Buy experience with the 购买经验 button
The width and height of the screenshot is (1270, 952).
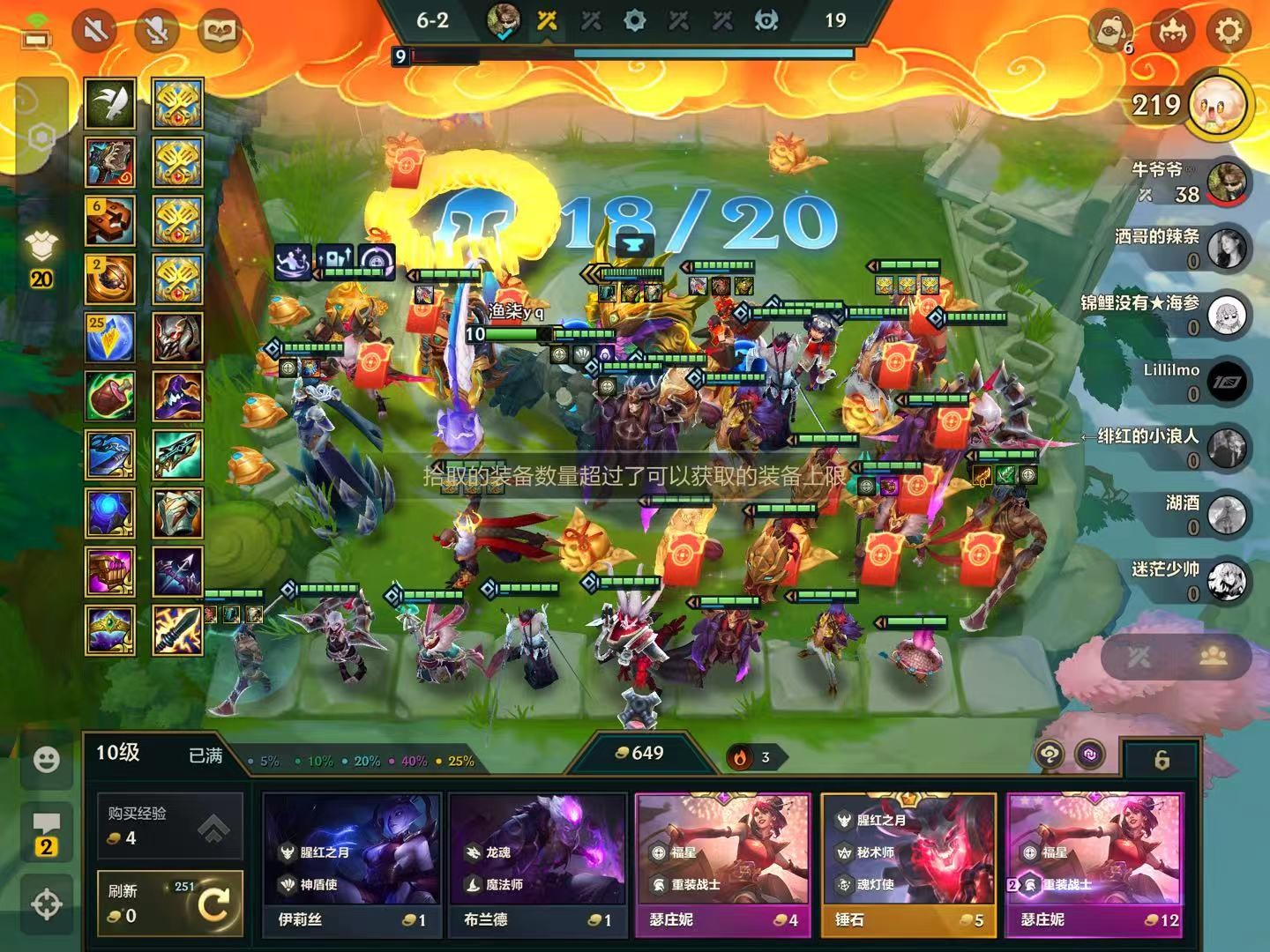[169, 825]
